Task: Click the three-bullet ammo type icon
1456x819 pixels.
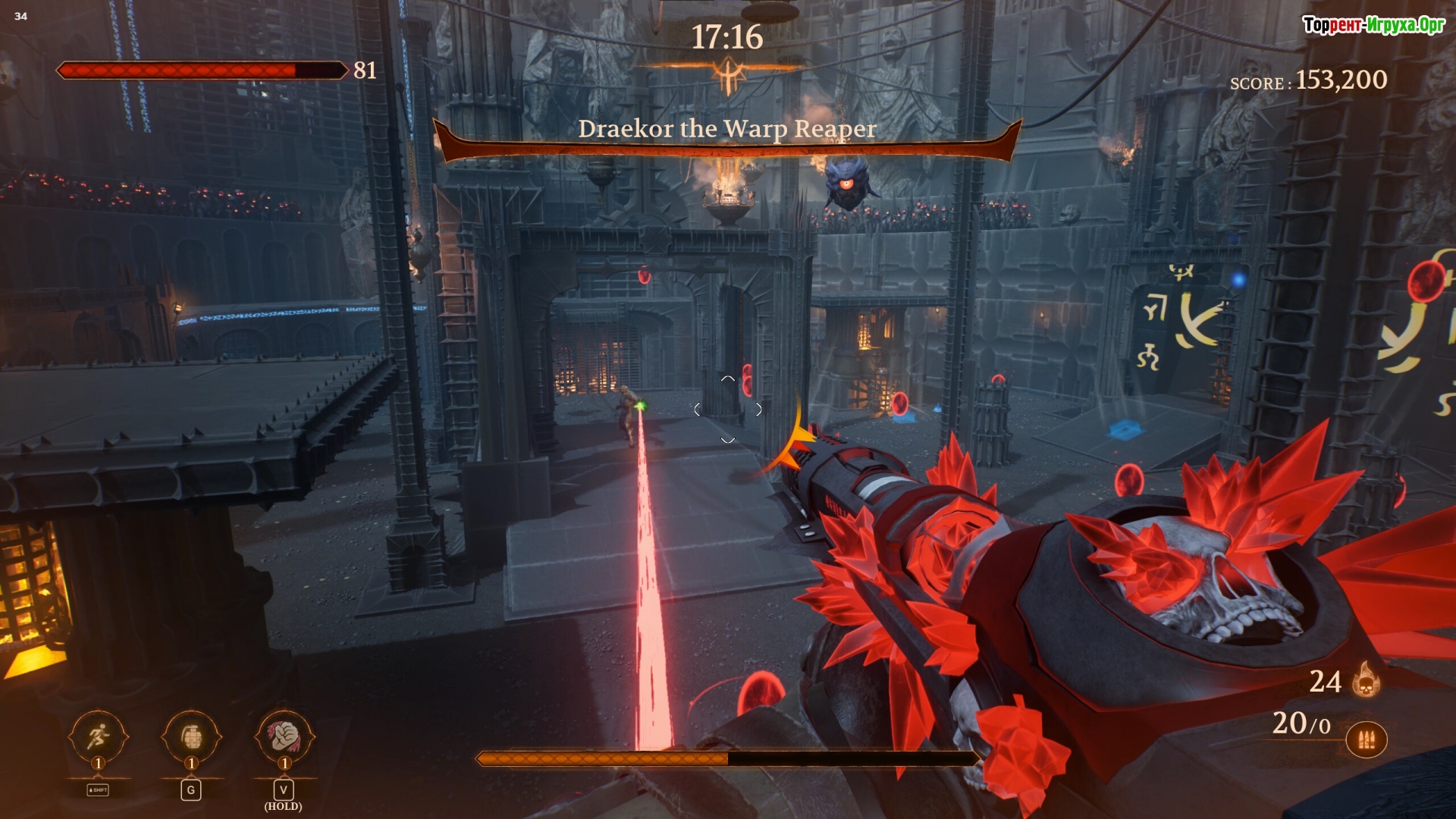Action: [x=1367, y=739]
